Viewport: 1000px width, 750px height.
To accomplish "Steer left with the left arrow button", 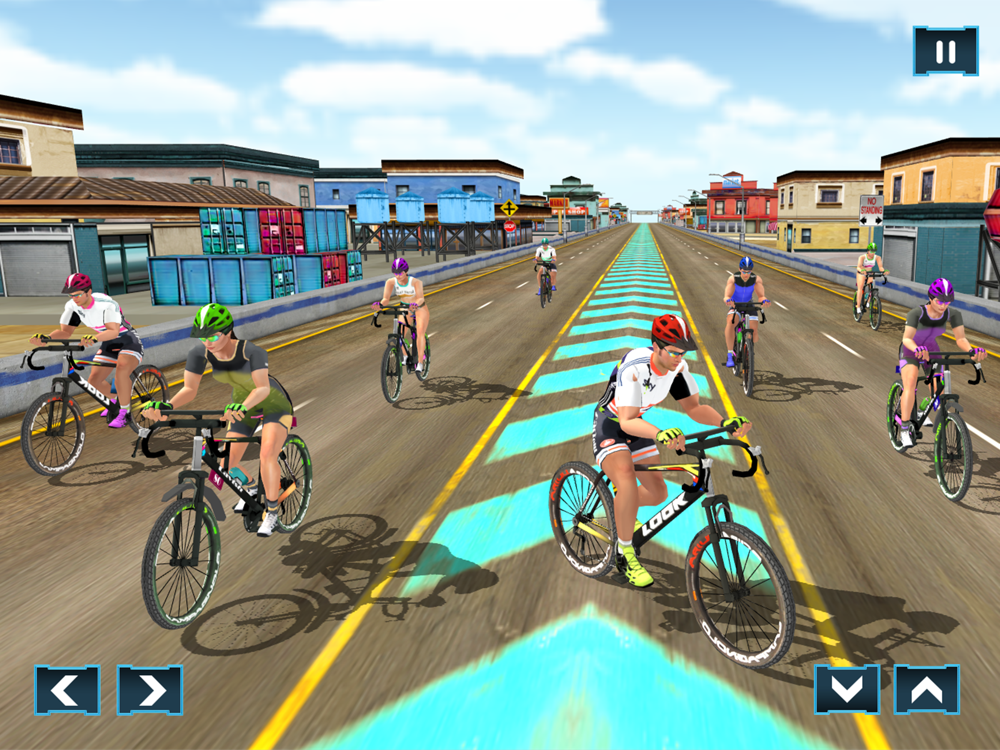I will point(67,690).
